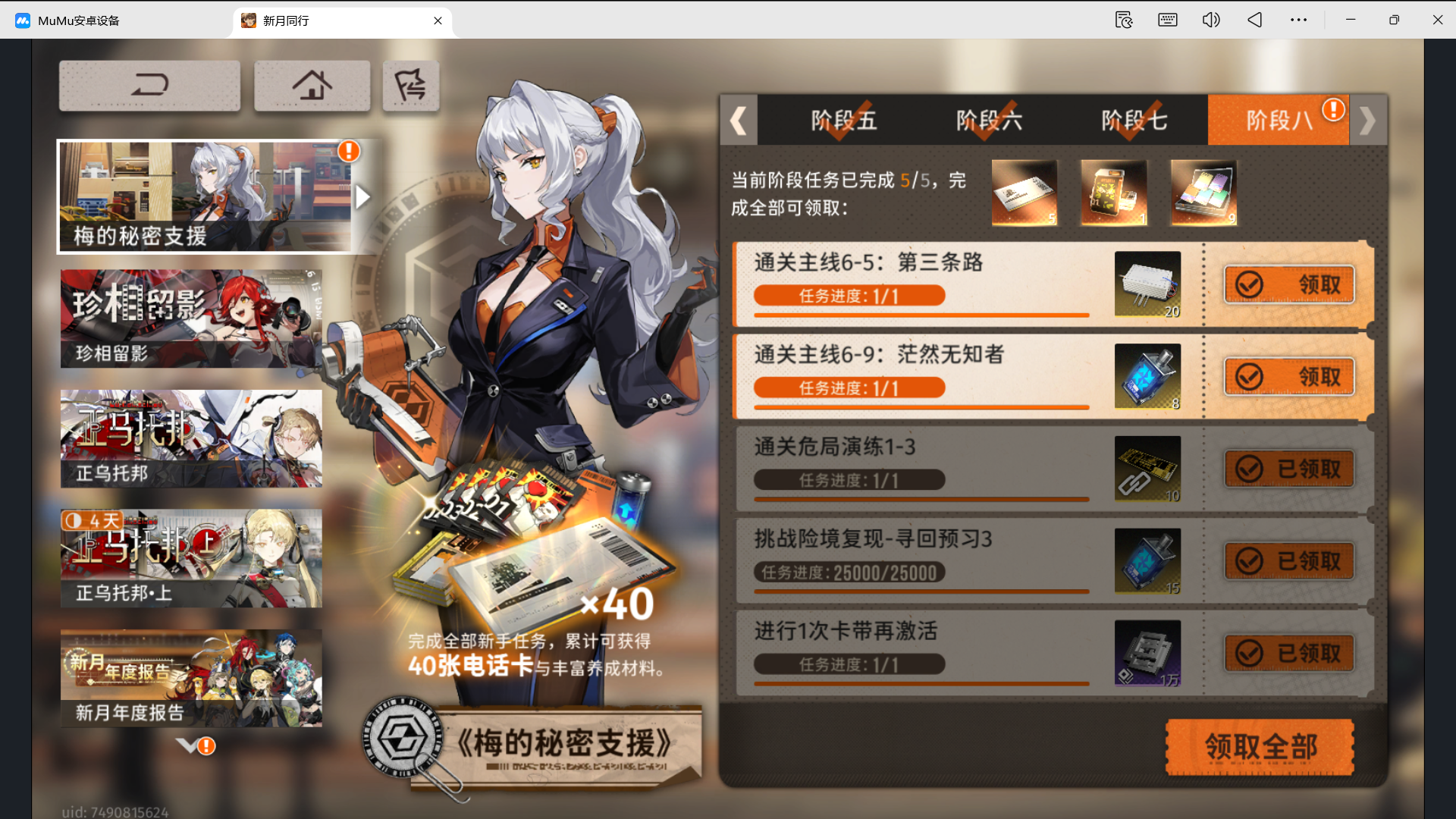Click the back/return arrow icon at top left
Screen dimensions: 1456x819
tap(149, 85)
